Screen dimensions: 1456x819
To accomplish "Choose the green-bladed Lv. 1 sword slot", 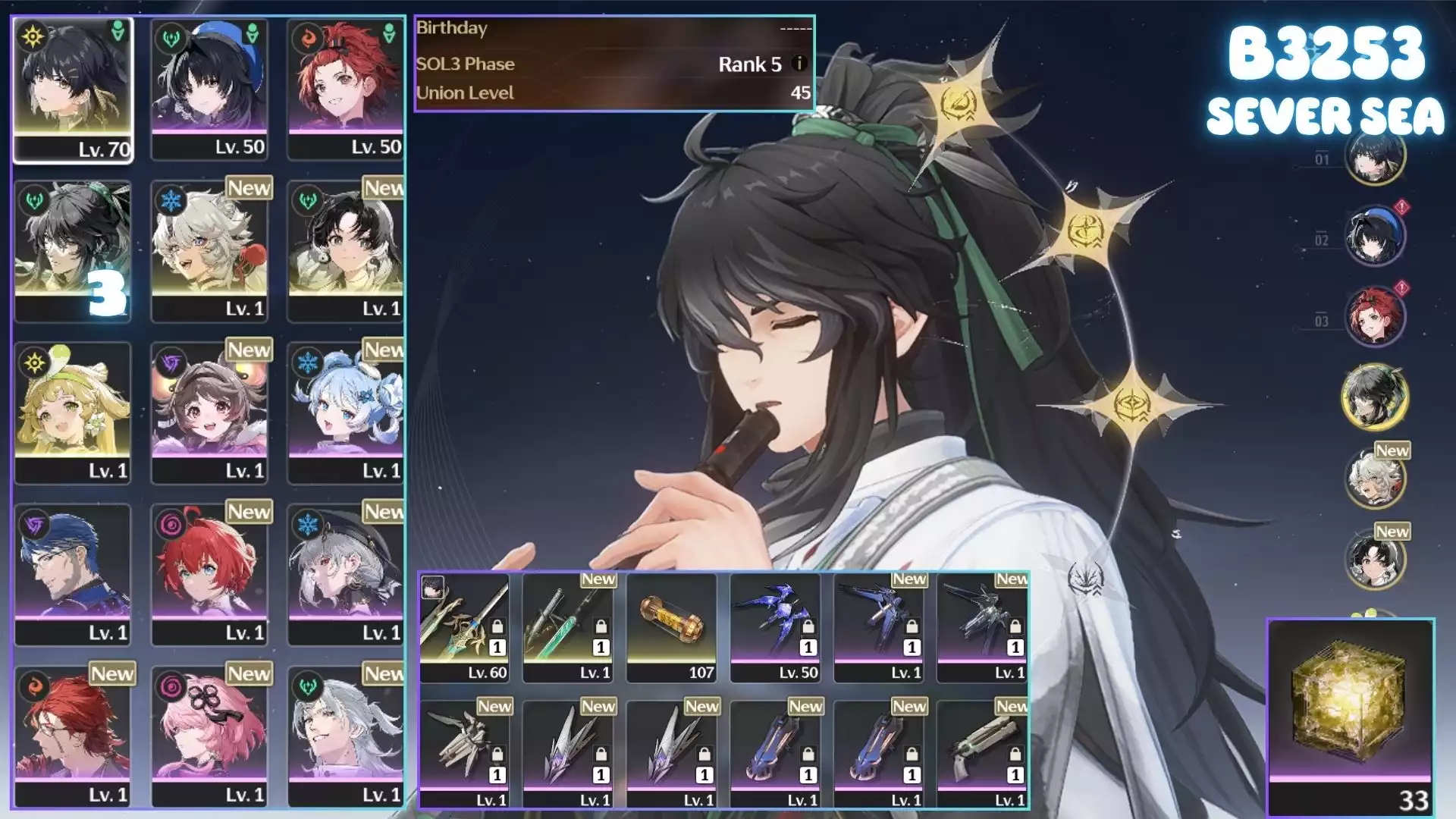I will (x=567, y=627).
